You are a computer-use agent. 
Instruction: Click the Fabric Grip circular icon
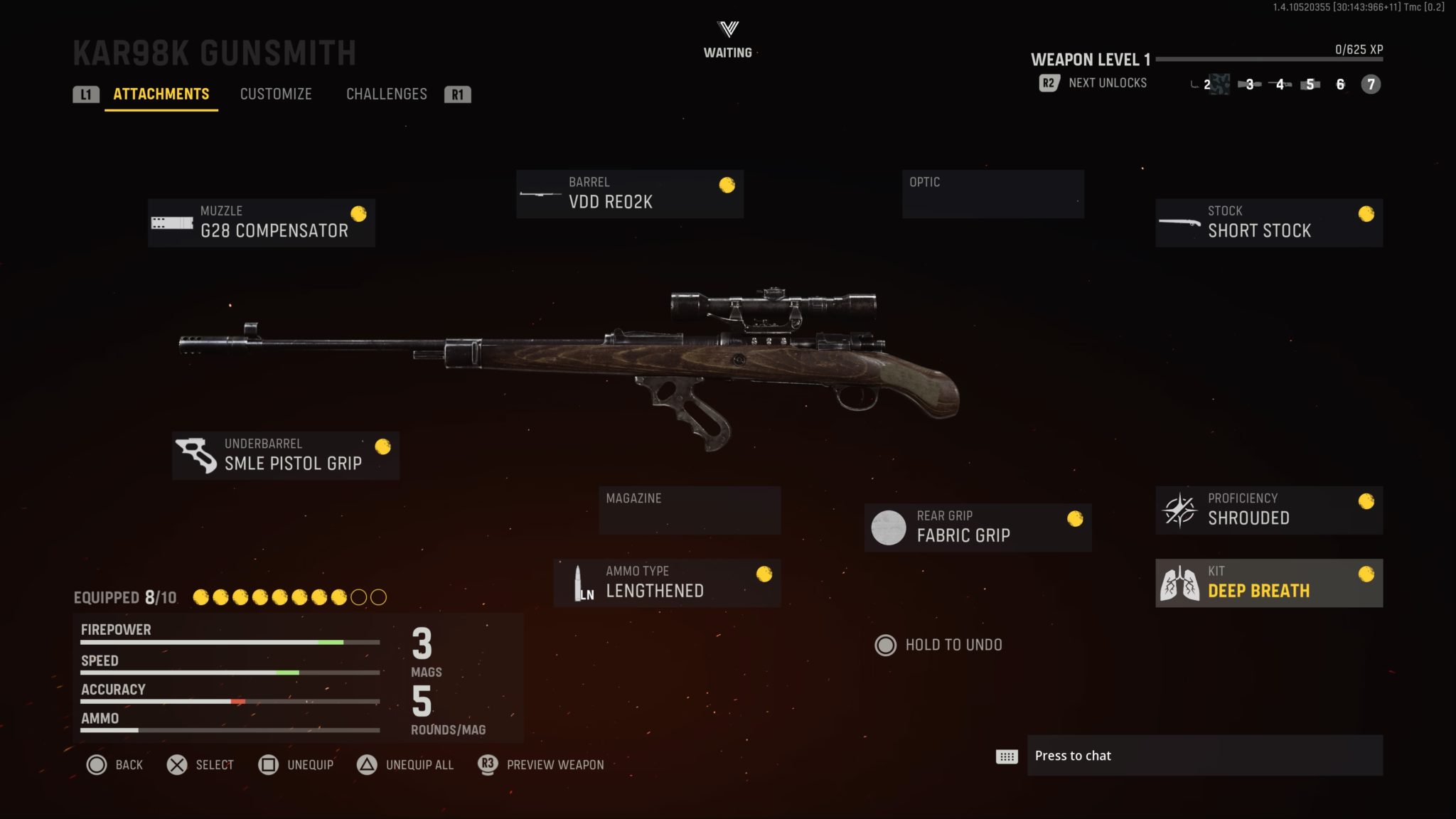point(888,527)
